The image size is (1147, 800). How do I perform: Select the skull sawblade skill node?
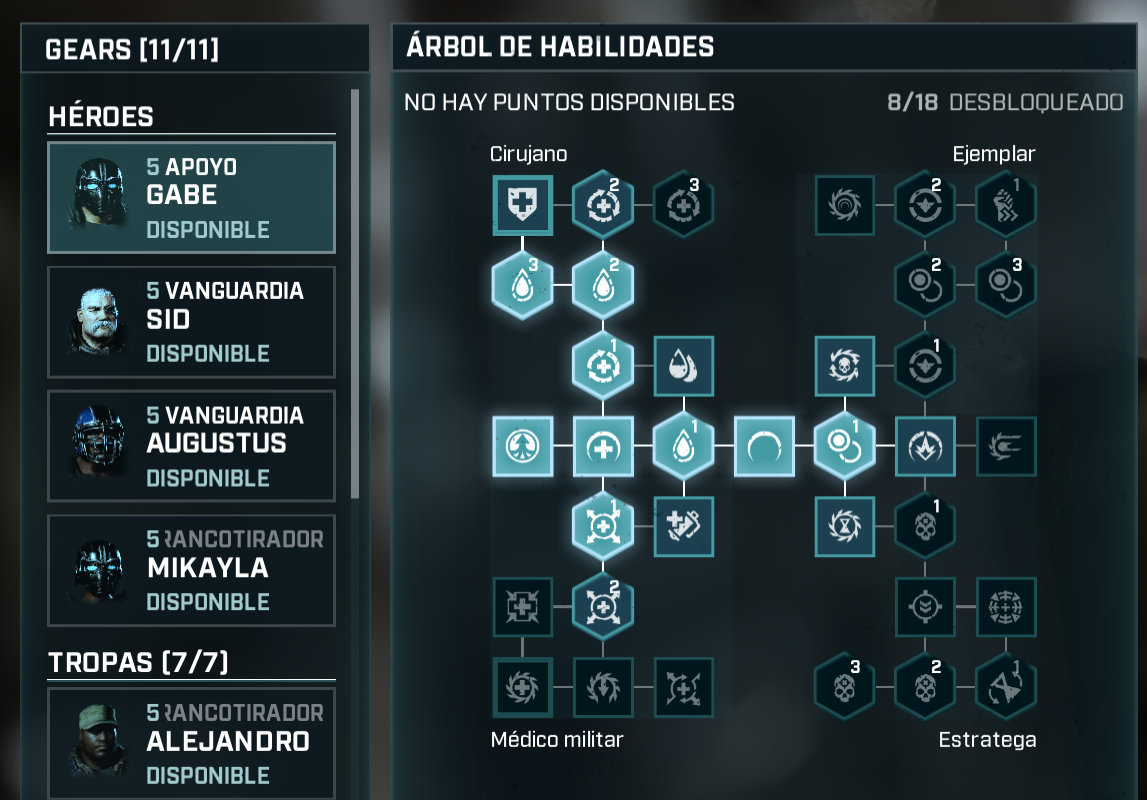point(845,366)
